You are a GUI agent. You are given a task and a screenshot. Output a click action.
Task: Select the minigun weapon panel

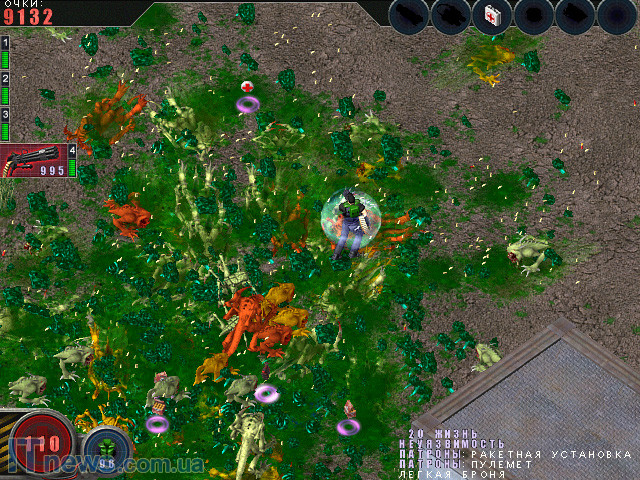click(x=34, y=160)
